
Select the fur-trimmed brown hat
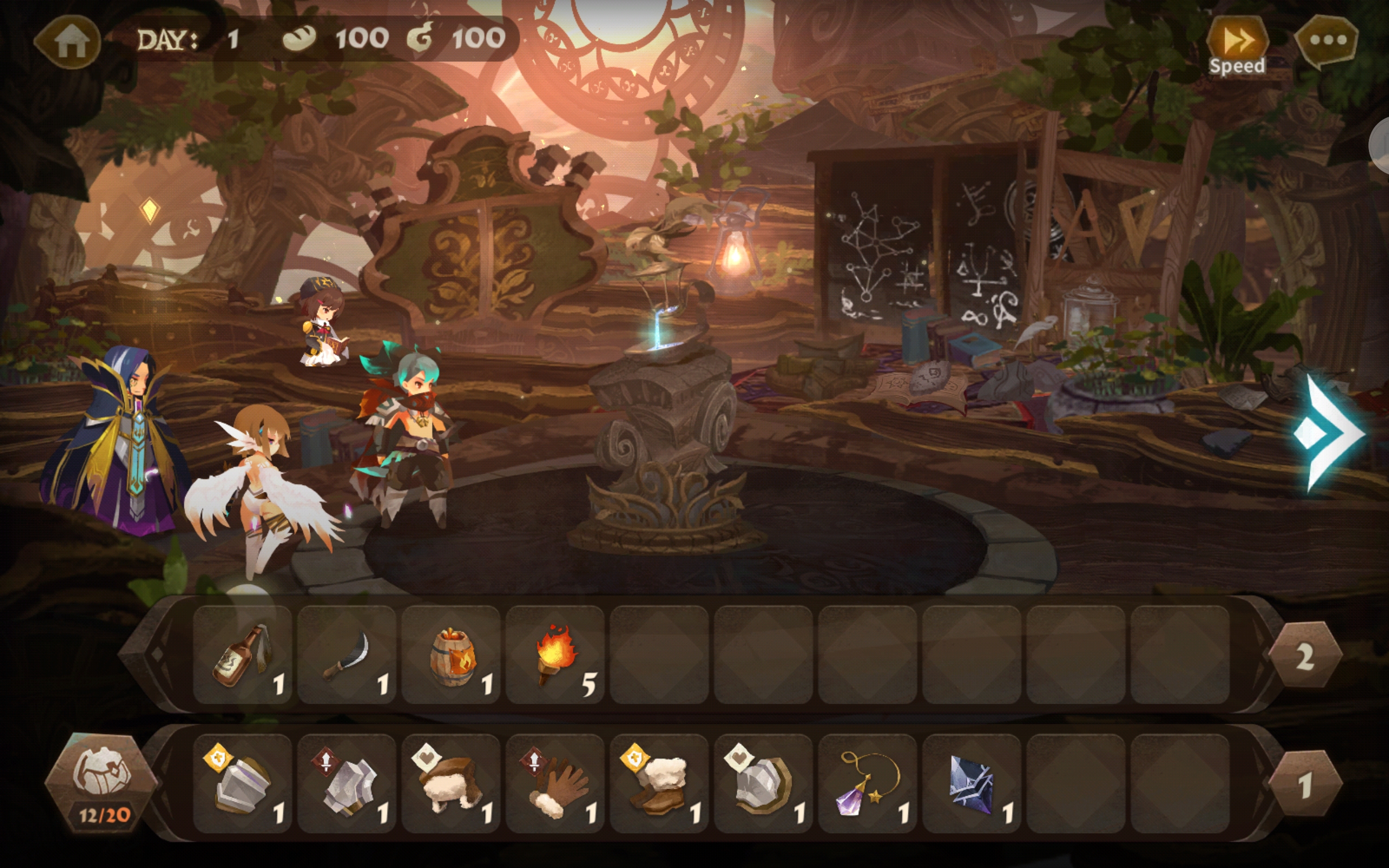(451, 783)
